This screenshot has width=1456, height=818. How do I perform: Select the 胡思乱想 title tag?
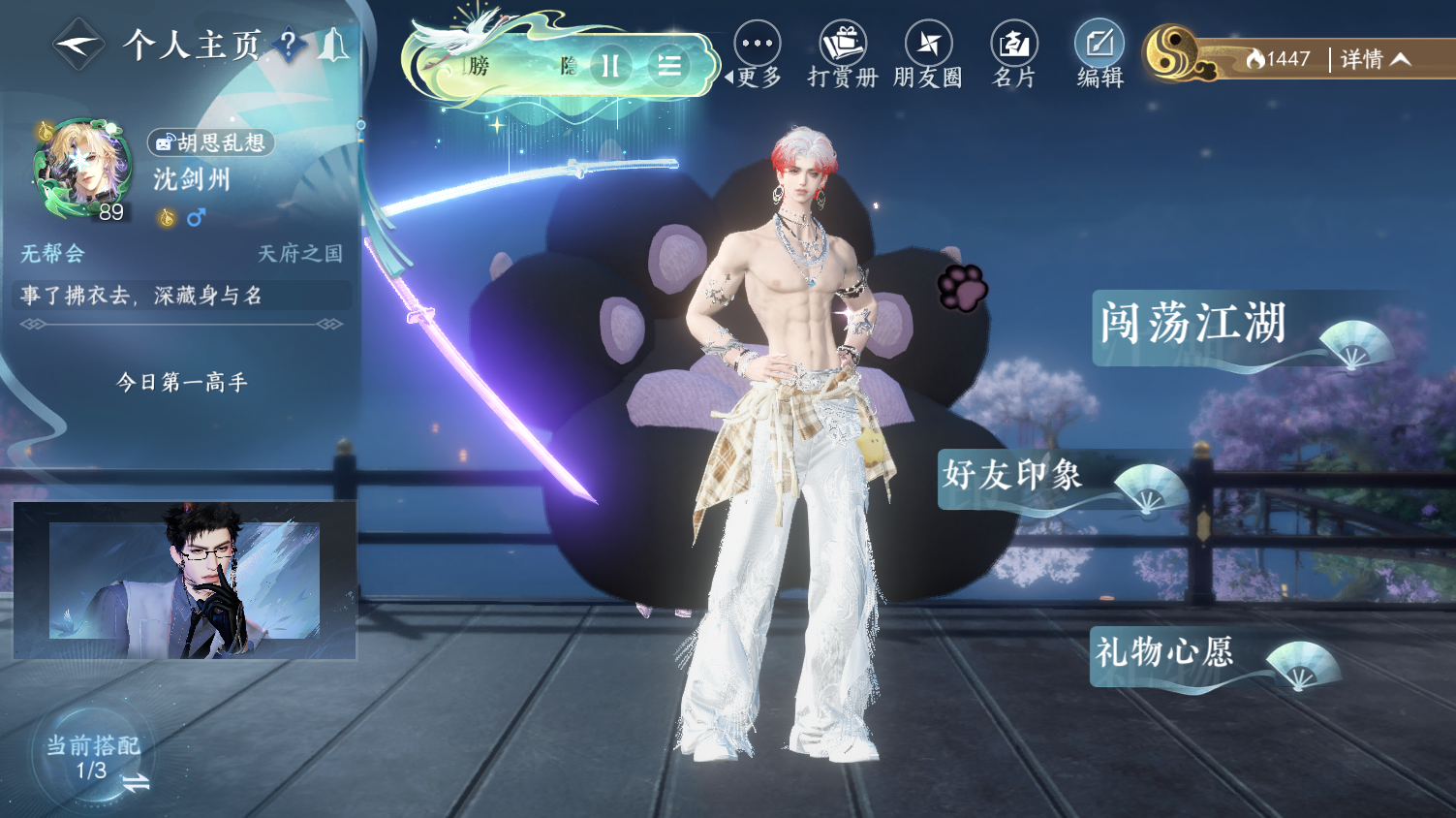click(x=211, y=142)
